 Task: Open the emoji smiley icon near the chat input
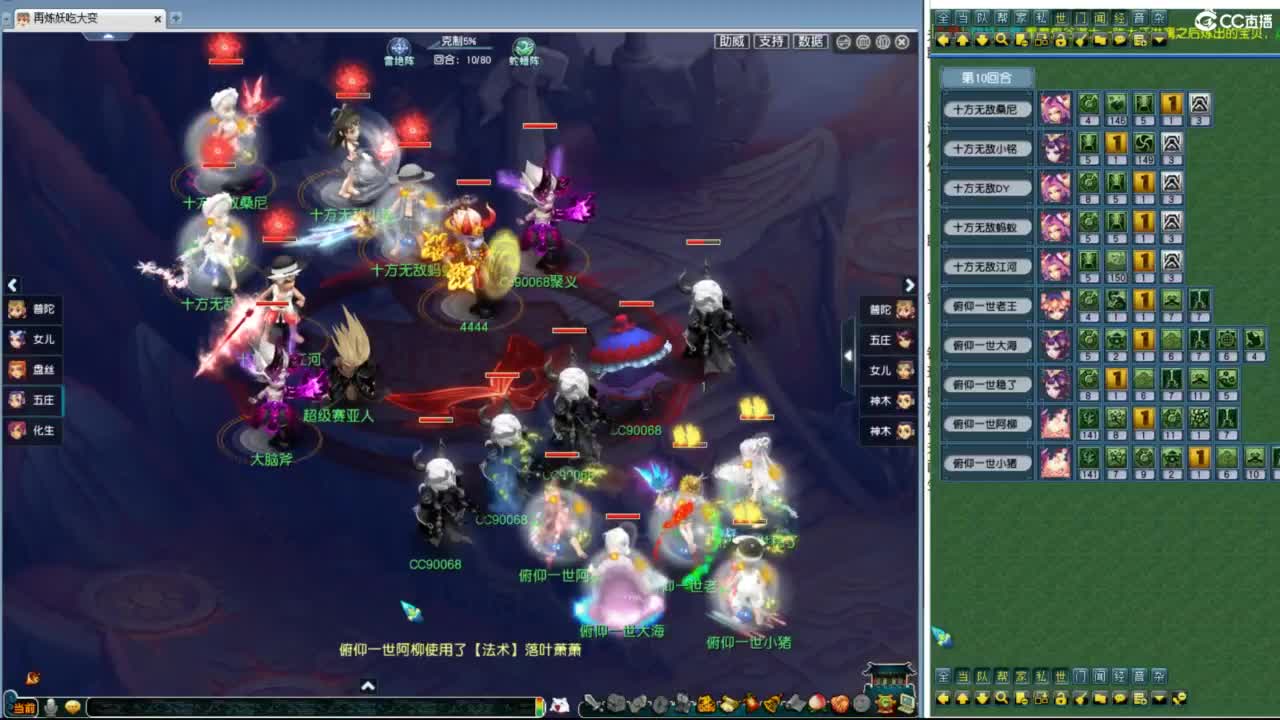tap(72, 708)
